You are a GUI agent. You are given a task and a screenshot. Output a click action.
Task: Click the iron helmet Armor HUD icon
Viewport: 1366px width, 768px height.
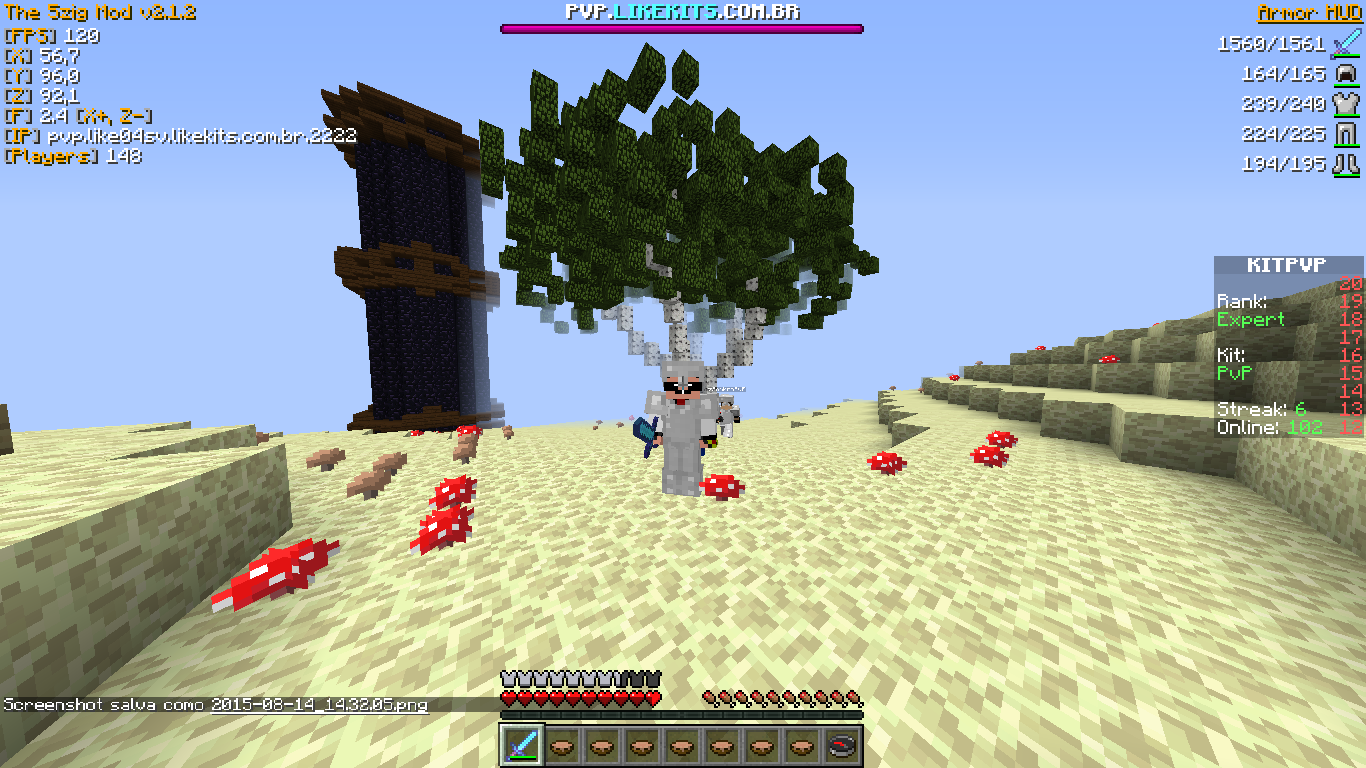pyautogui.click(x=1346, y=74)
